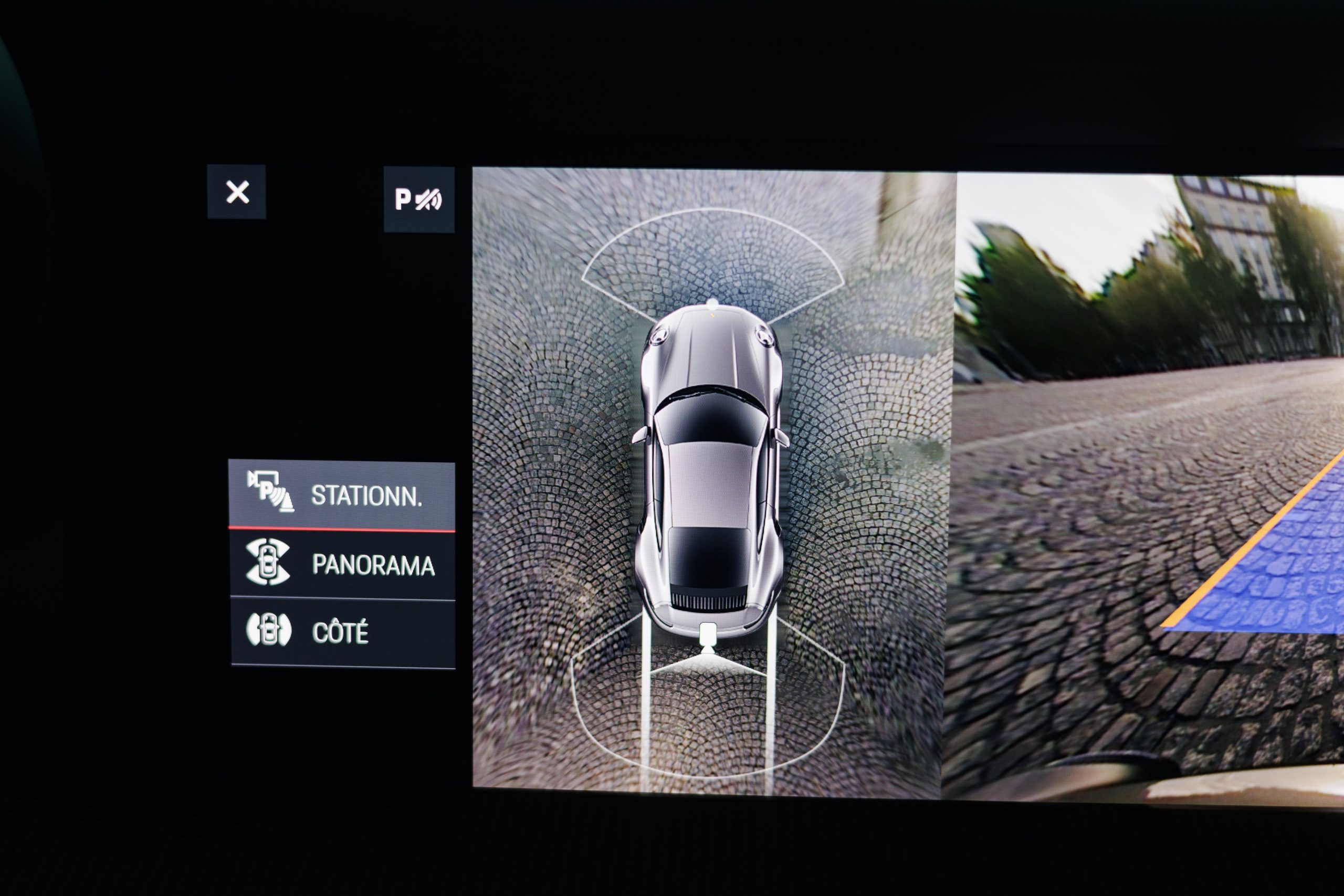Close the parking camera view
Viewport: 1344px width, 896px height.
(237, 192)
